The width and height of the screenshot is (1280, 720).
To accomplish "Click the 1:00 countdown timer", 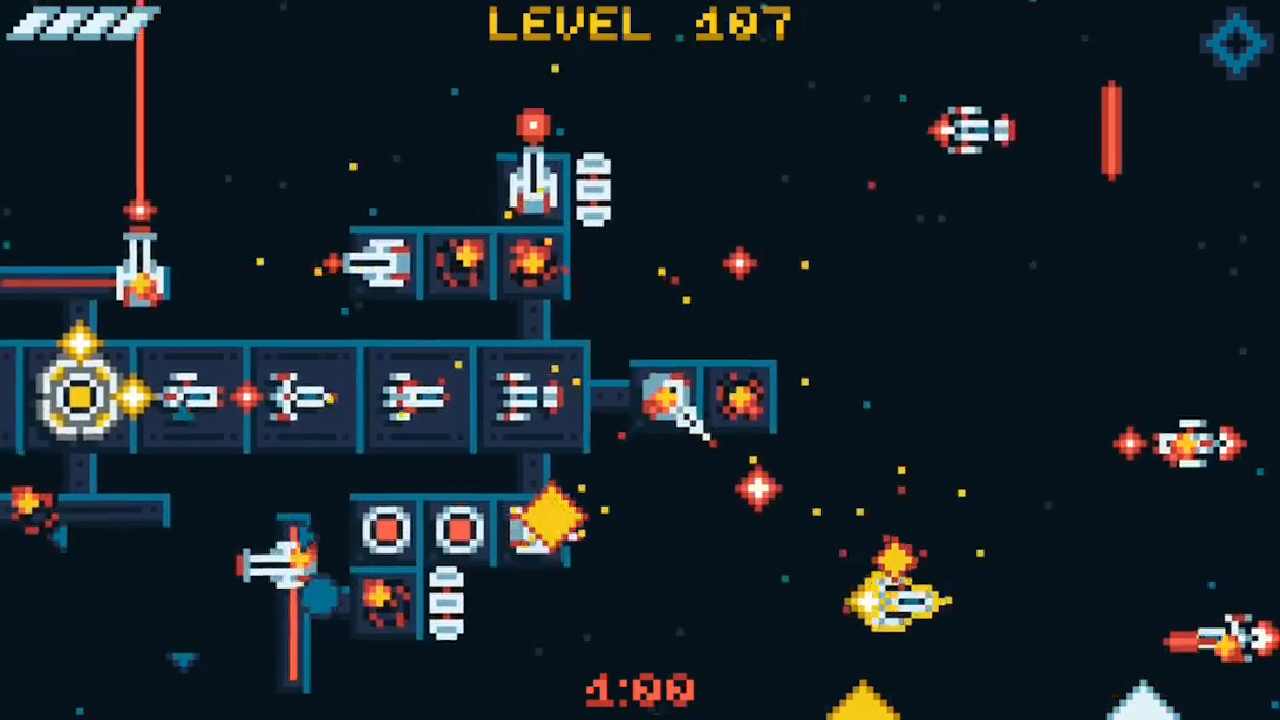I will pyautogui.click(x=640, y=690).
